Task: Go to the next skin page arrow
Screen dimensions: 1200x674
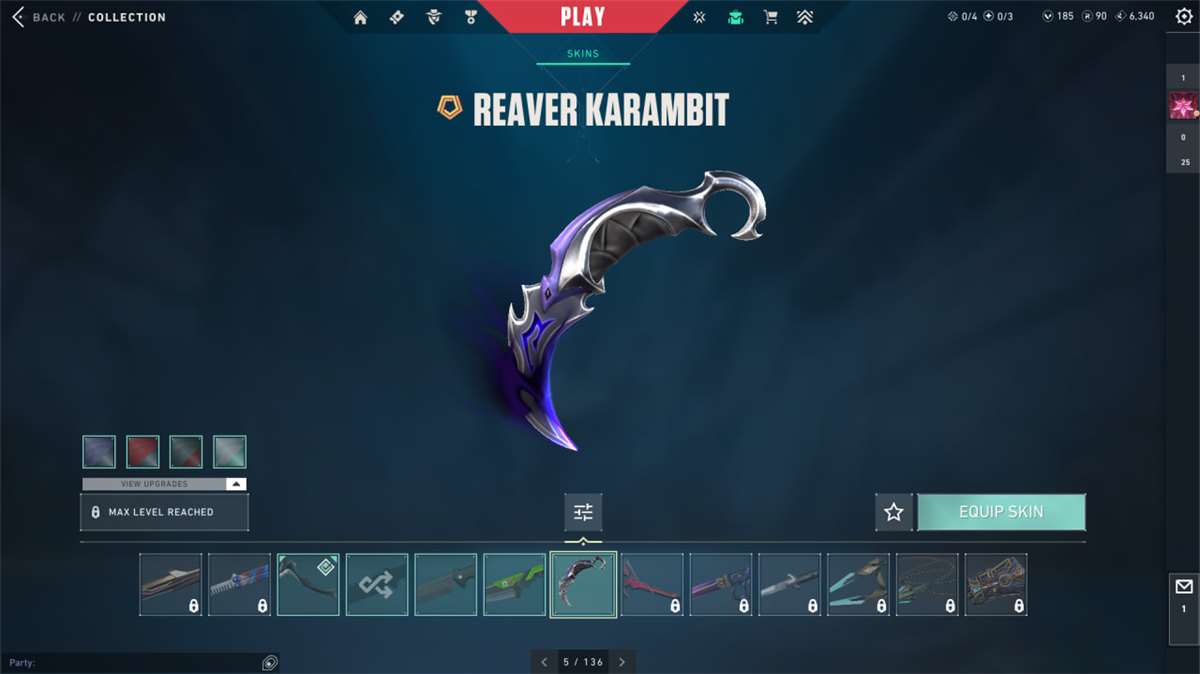Action: point(622,662)
